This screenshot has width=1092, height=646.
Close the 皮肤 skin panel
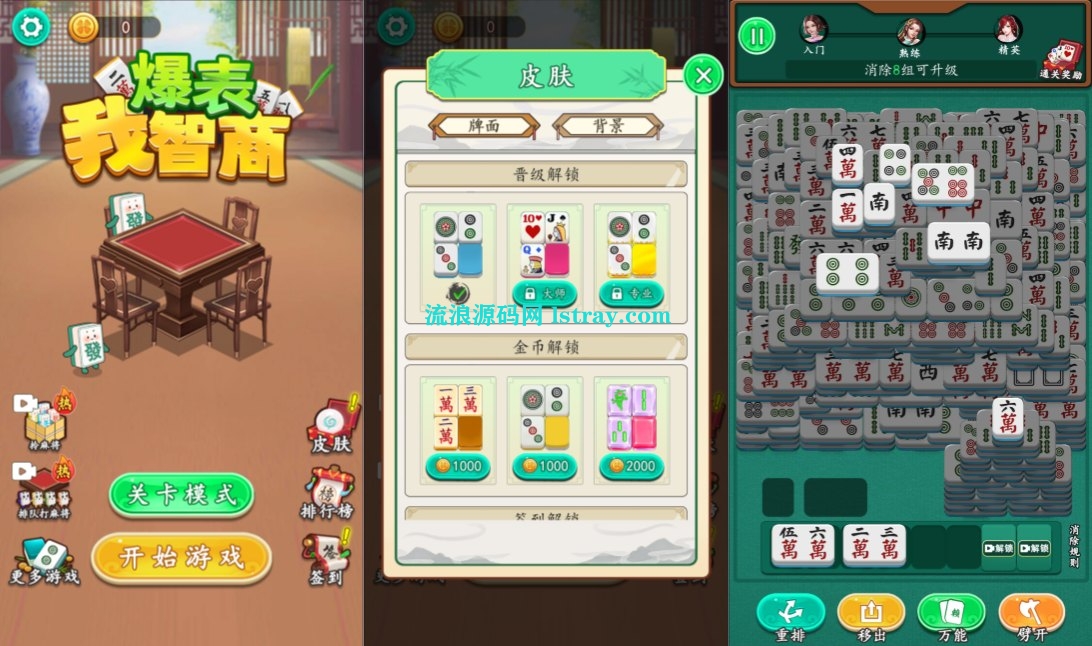(x=704, y=75)
